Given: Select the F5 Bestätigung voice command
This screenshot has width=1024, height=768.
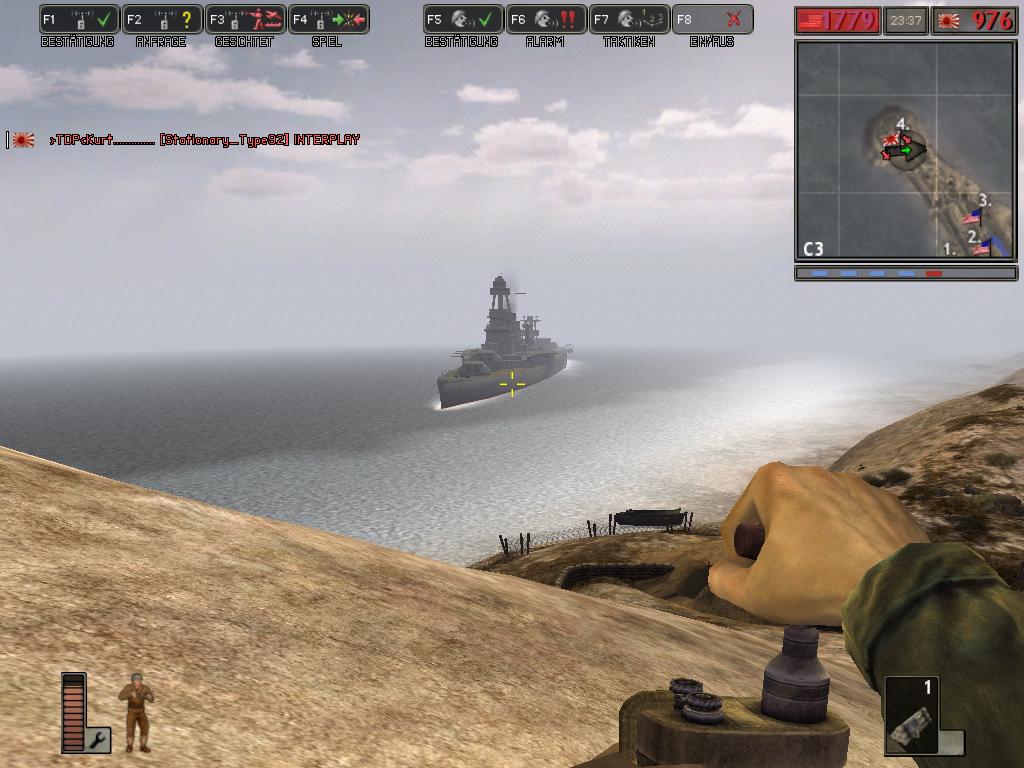Looking at the screenshot, I should pos(463,19).
